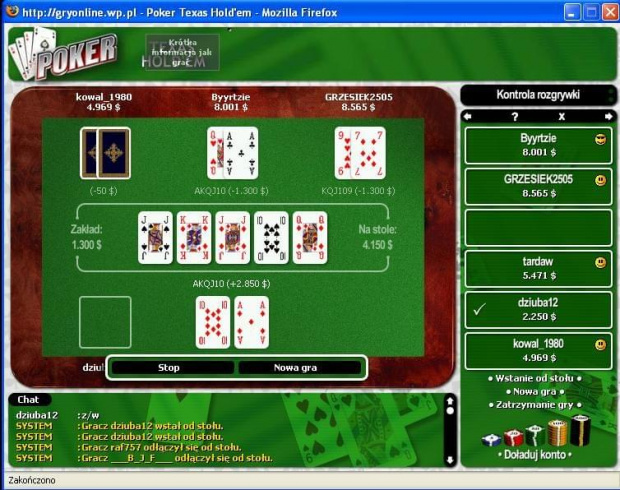Close the Firefox browser window
This screenshot has width=620, height=490.
click(x=607, y=12)
